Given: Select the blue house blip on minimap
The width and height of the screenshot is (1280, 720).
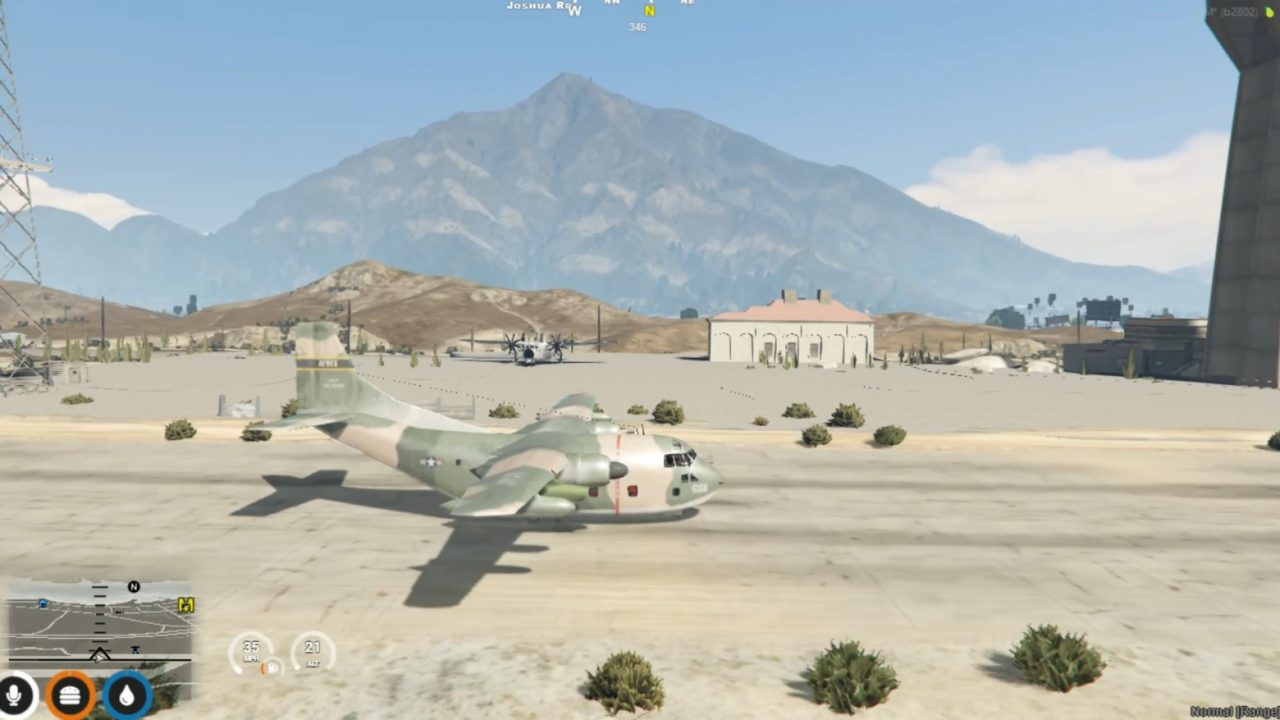Looking at the screenshot, I should tap(42, 602).
